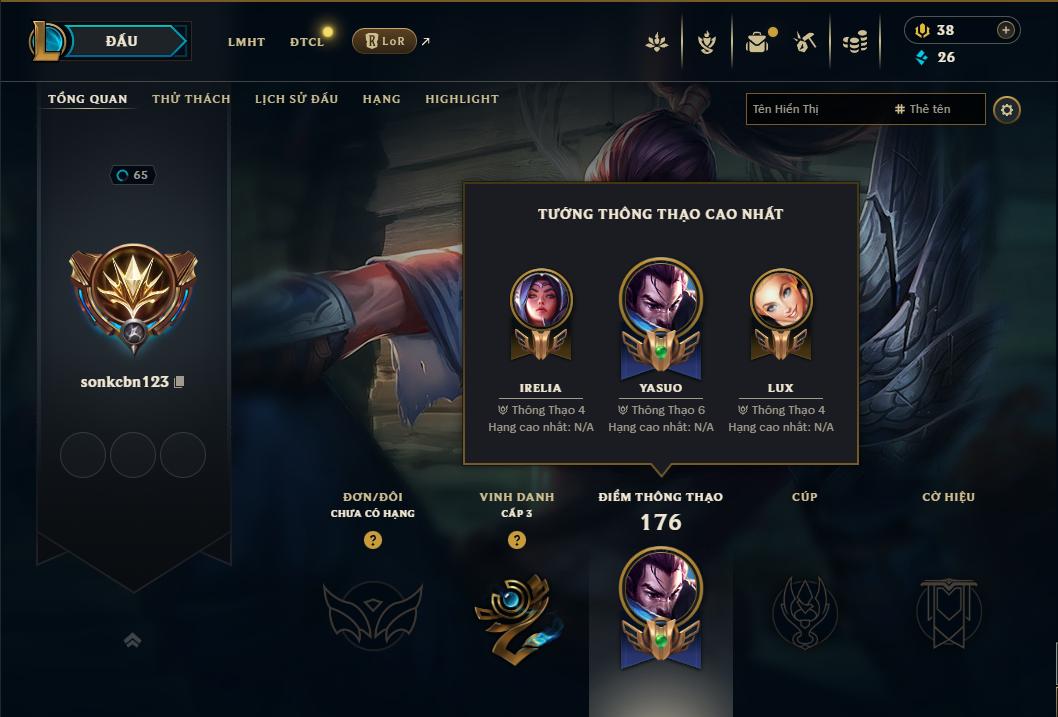This screenshot has width=1058, height=717.
Task: Click the Vinh Danh help question mark
Action: (x=516, y=540)
